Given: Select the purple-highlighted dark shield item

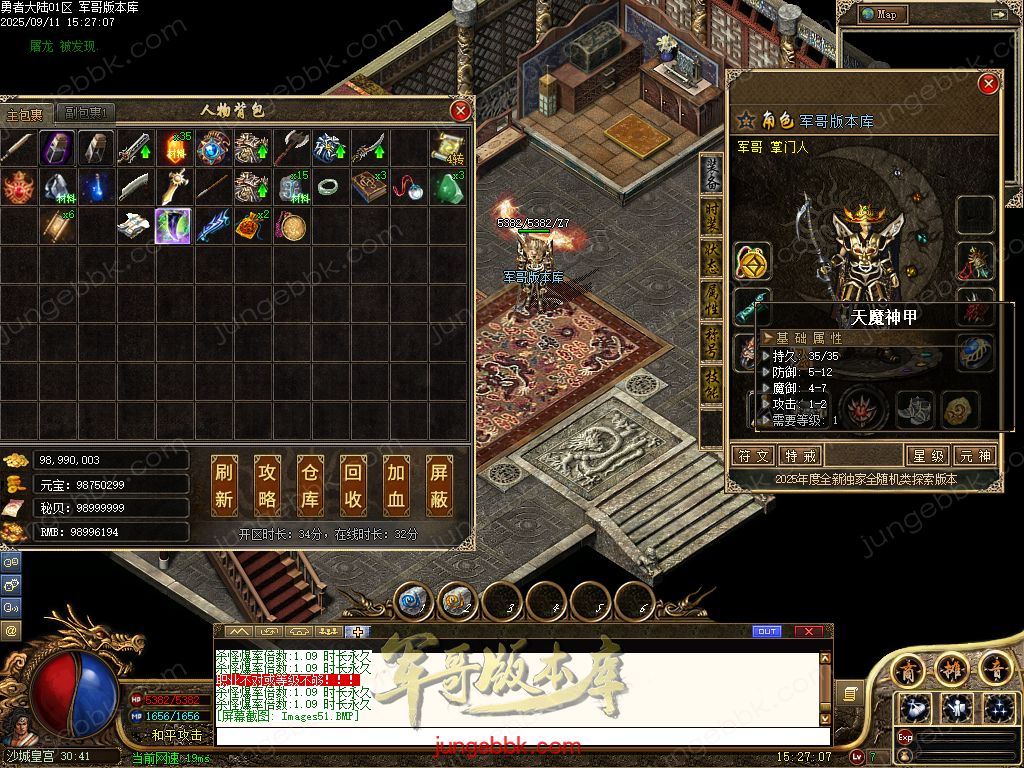Looking at the screenshot, I should [174, 226].
